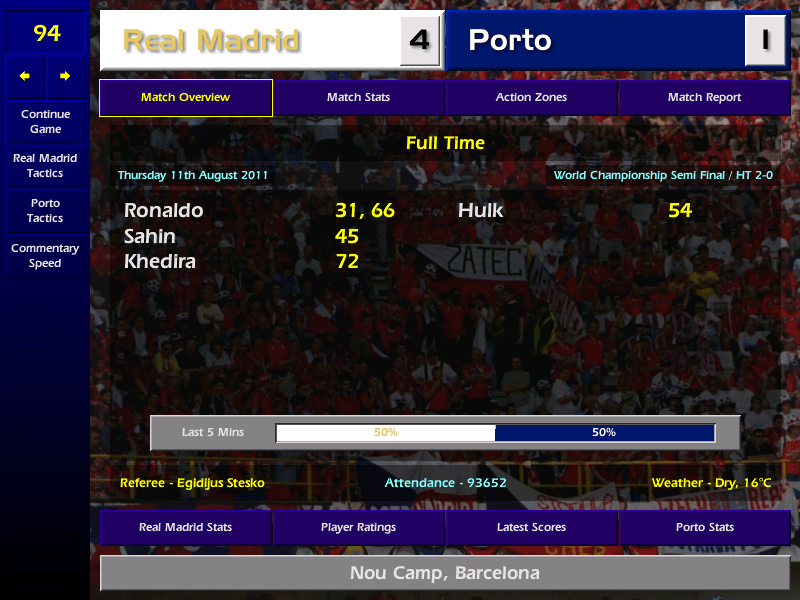800x600 pixels.
Task: View Real Madrid Stats
Action: point(185,527)
